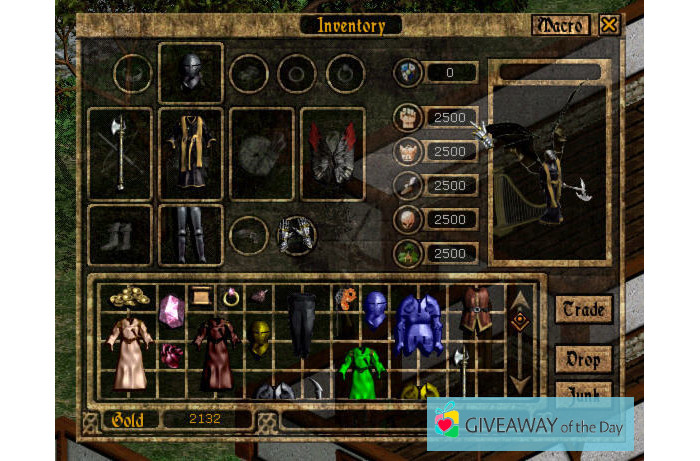Select the equipped helmet slot
This screenshot has width=700, height=461.
click(190, 72)
